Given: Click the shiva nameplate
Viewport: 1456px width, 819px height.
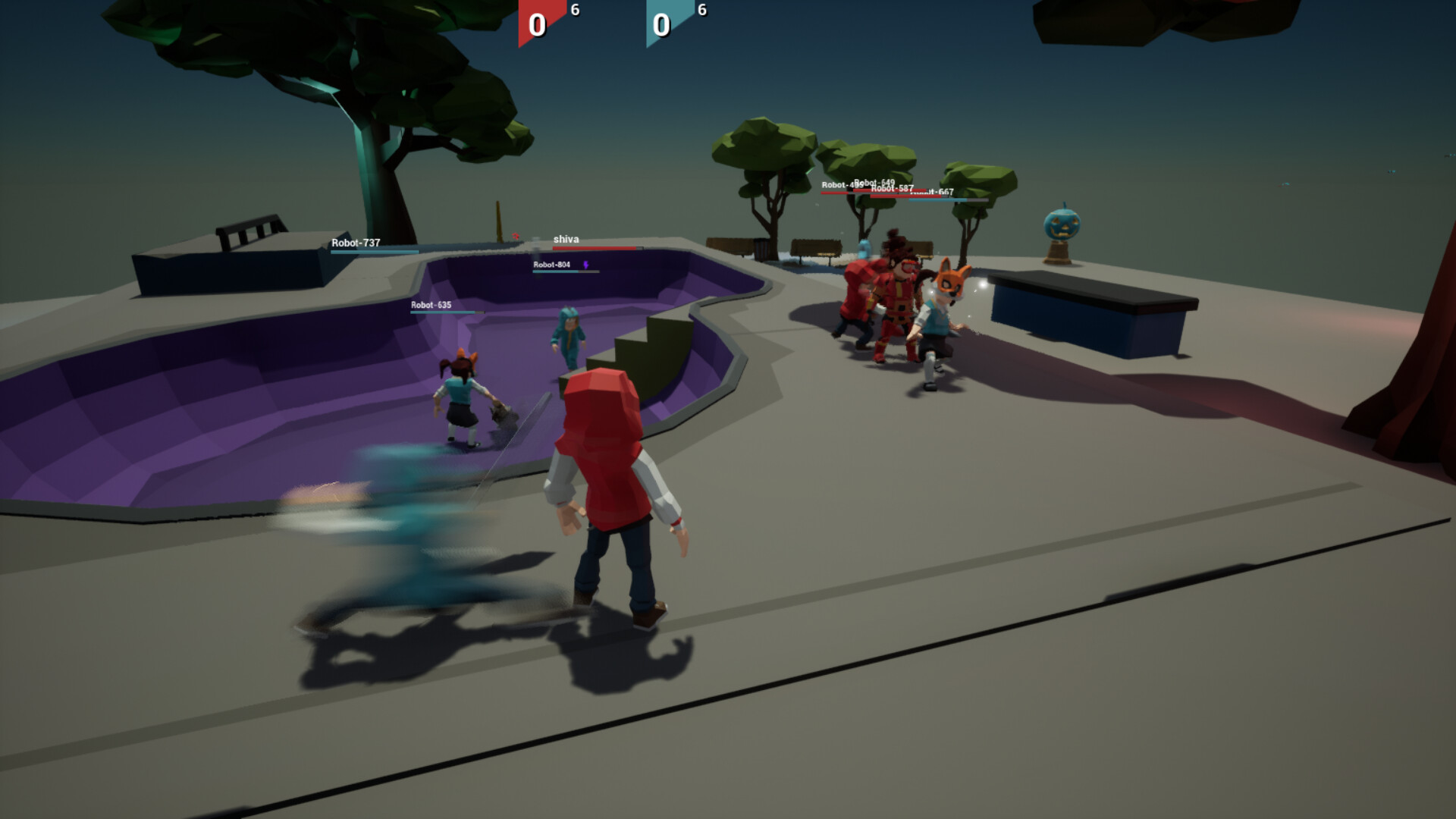Looking at the screenshot, I should 567,238.
